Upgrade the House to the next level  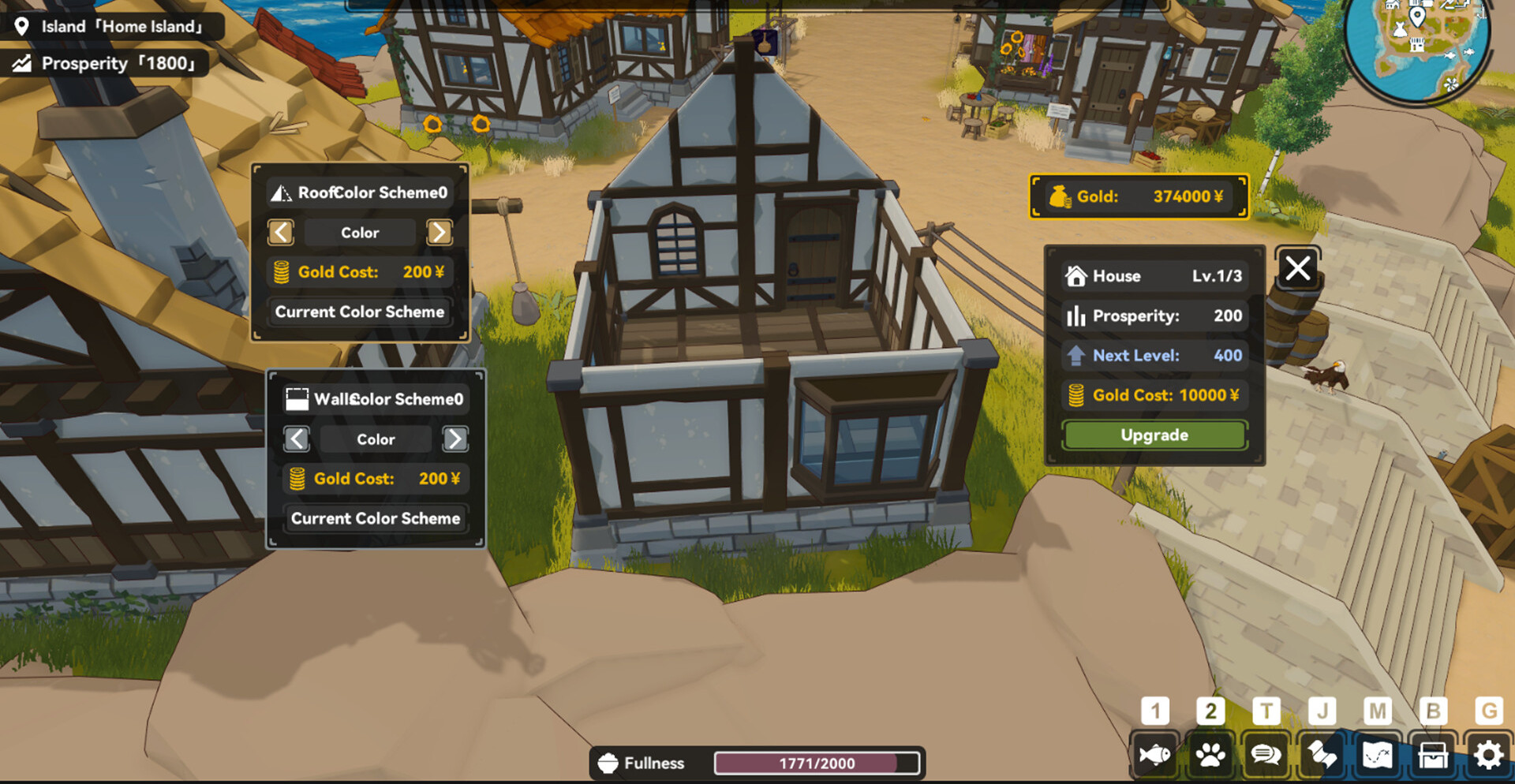coord(1154,435)
